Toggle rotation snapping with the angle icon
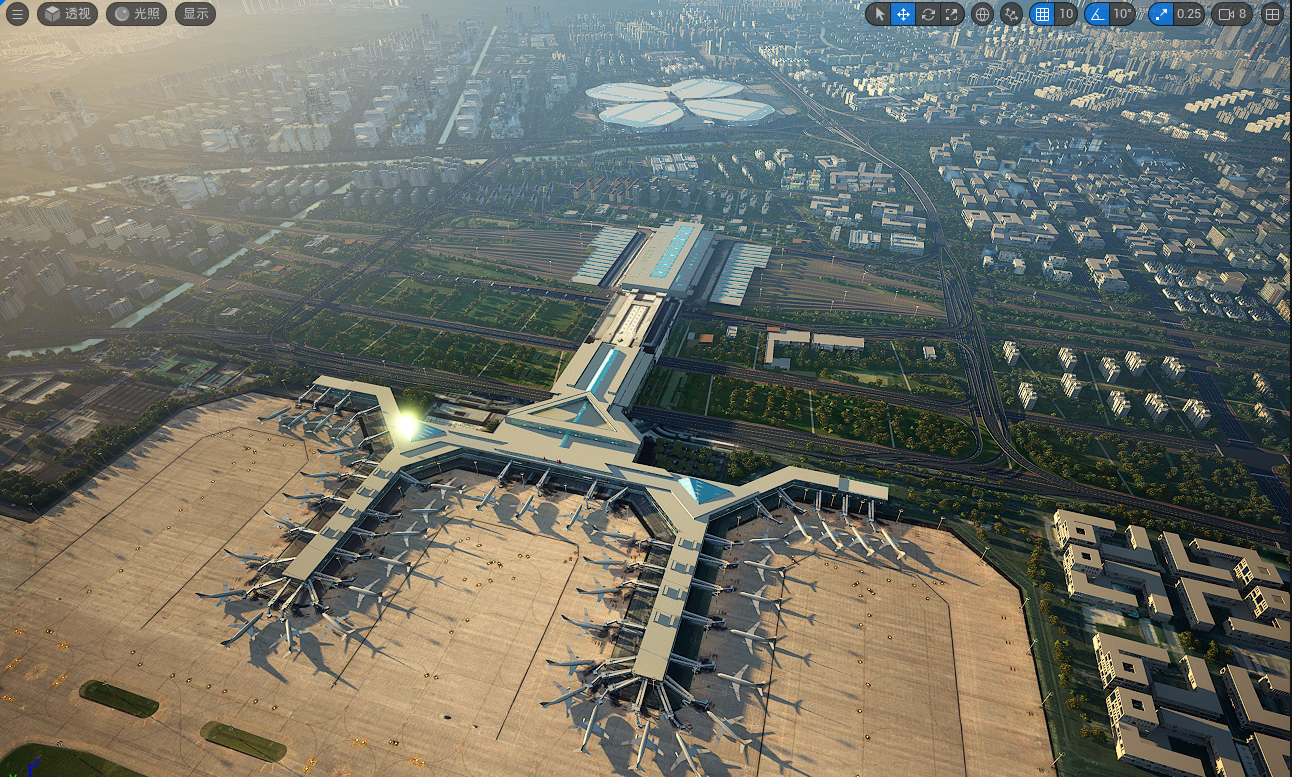Screen dimensions: 1292x777 click(x=1097, y=14)
